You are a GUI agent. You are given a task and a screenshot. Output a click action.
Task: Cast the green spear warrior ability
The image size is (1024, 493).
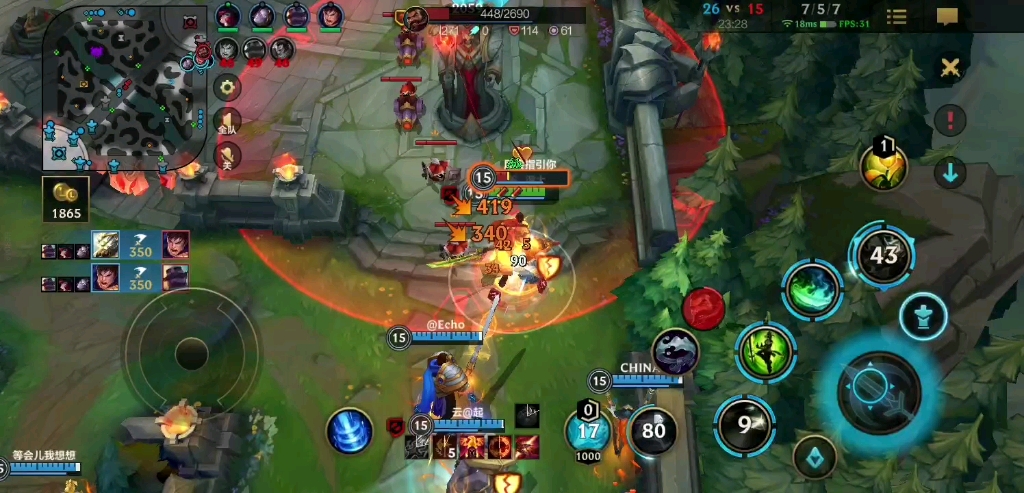coord(765,351)
